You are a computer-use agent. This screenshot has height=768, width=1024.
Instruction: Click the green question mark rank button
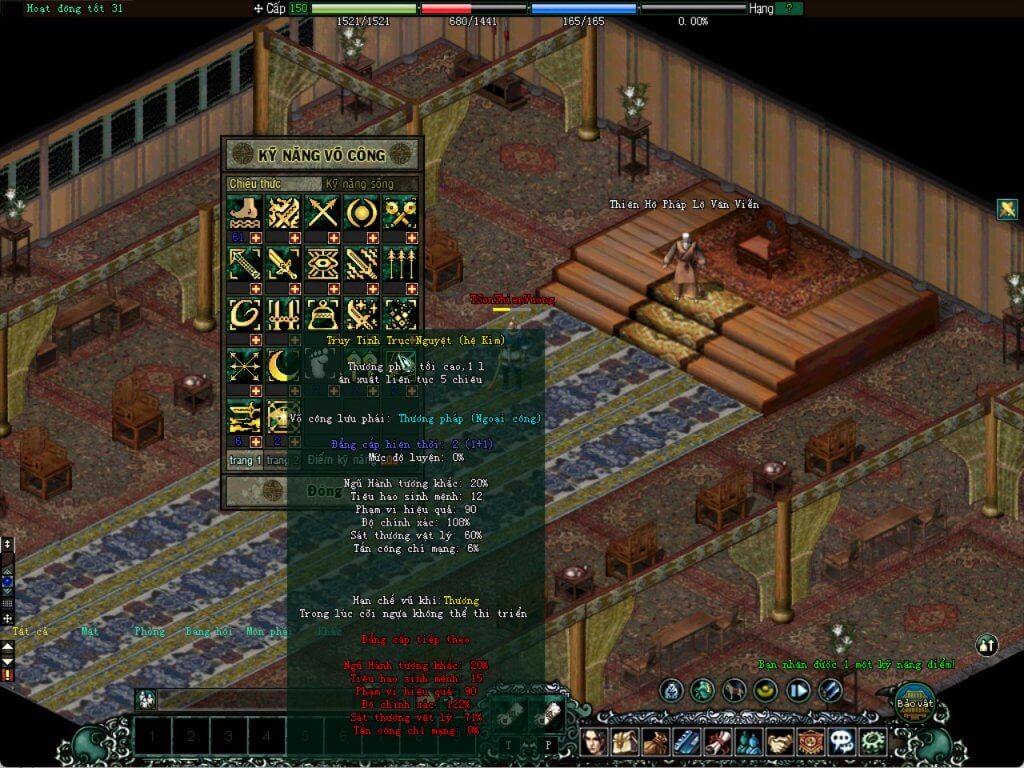(789, 8)
